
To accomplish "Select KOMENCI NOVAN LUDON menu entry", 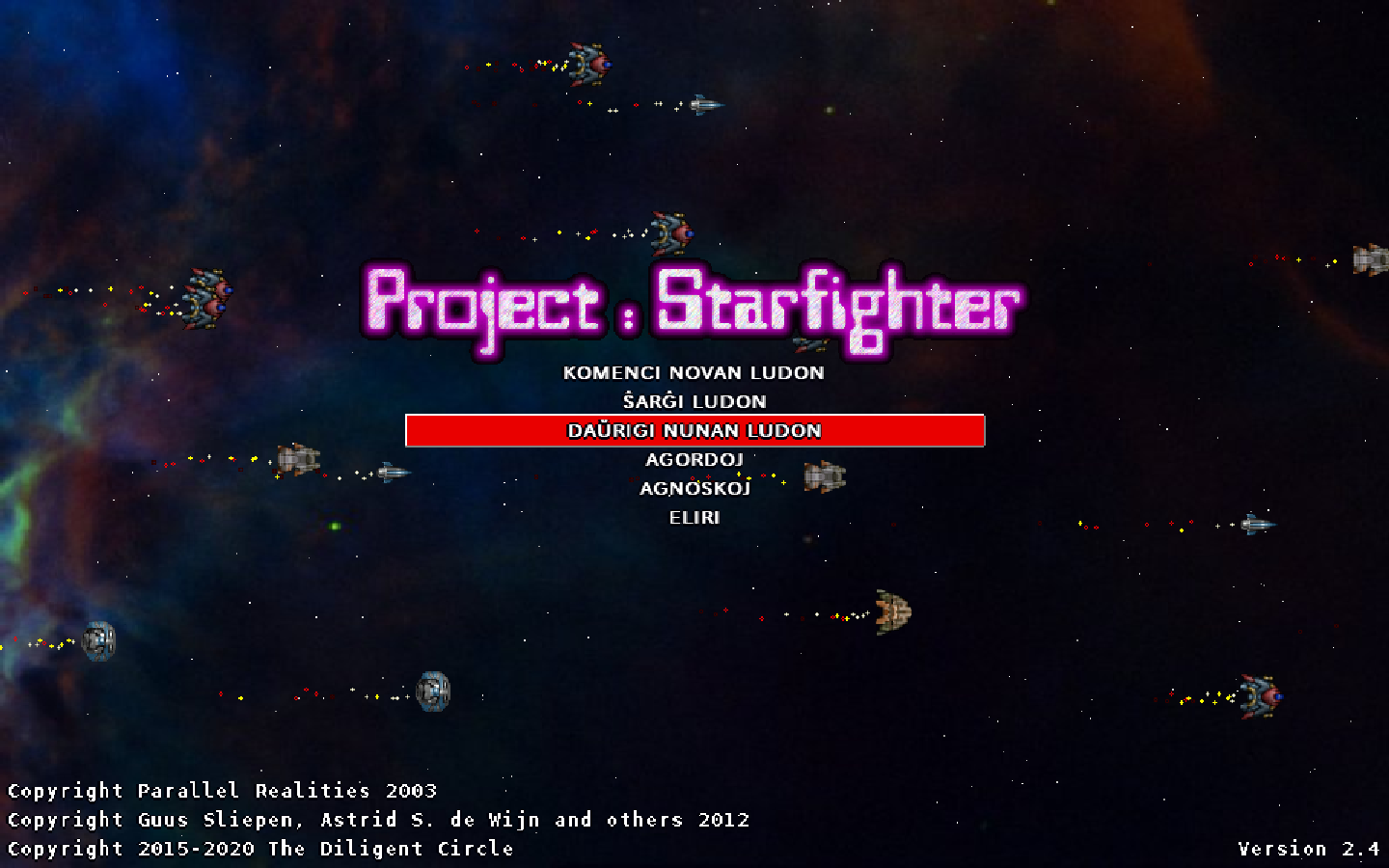I will pyautogui.click(x=694, y=373).
